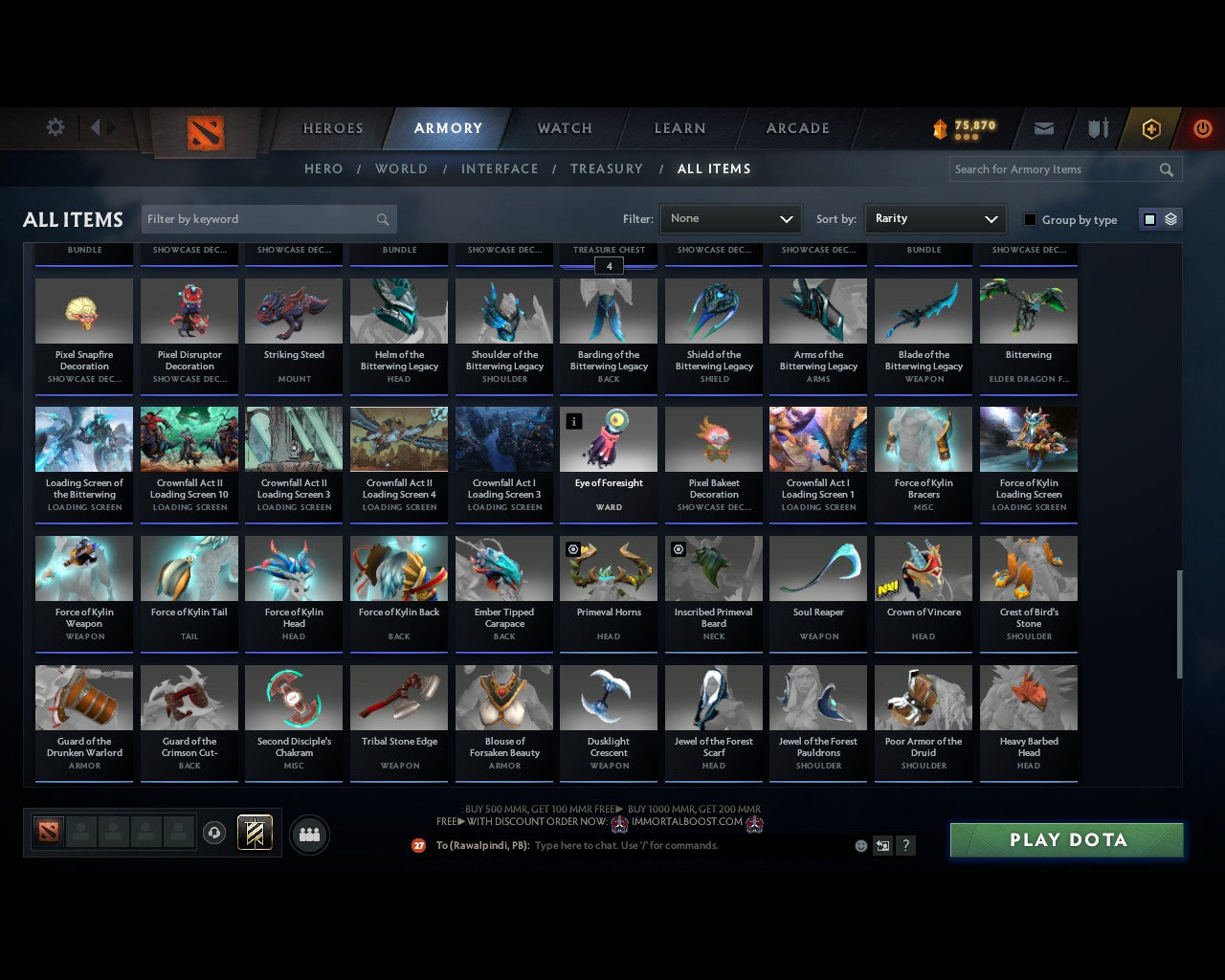The image size is (1225, 980).
Task: Toggle the Group by type checkbox
Action: 1030,219
